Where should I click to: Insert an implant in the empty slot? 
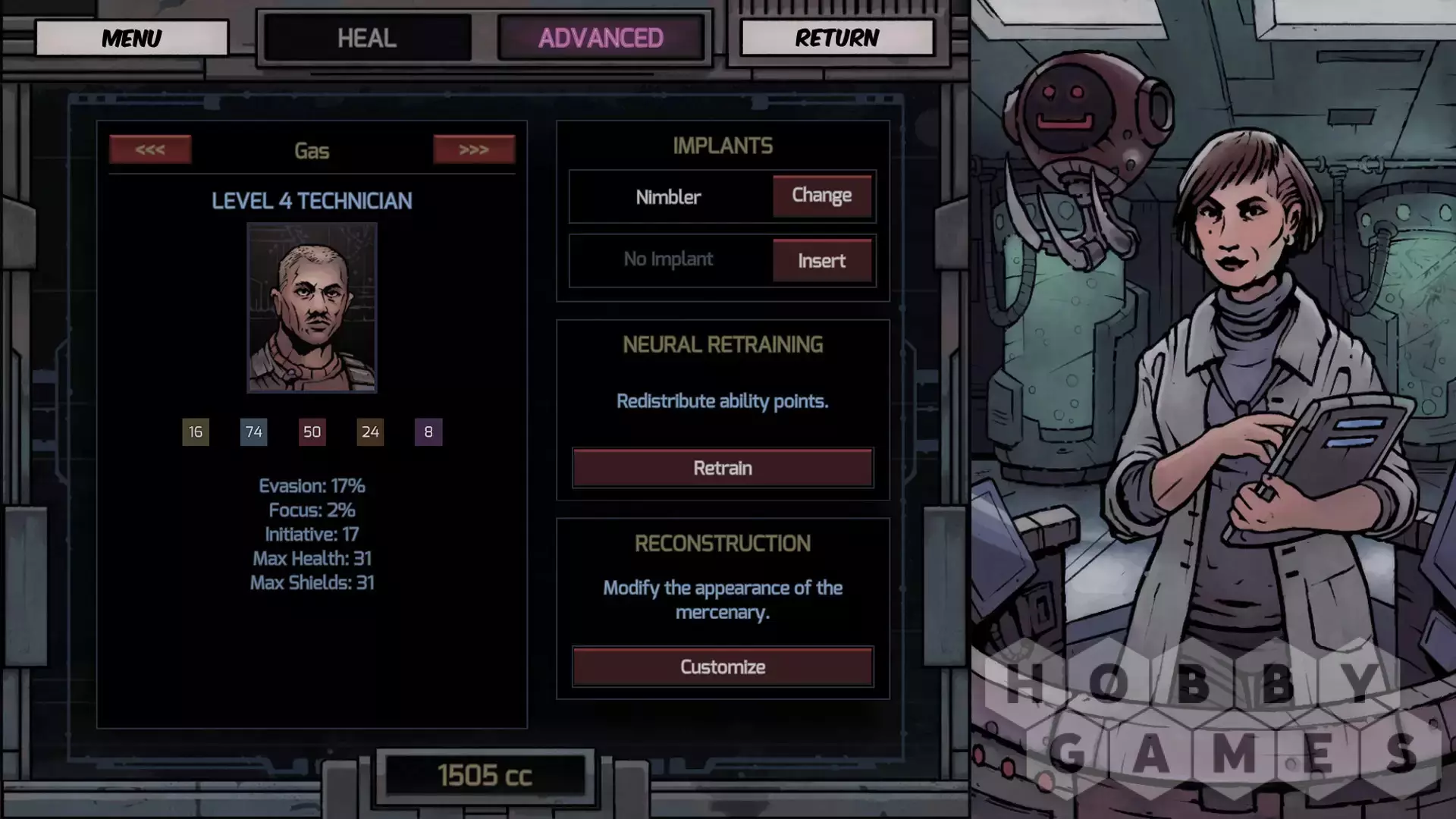(821, 261)
